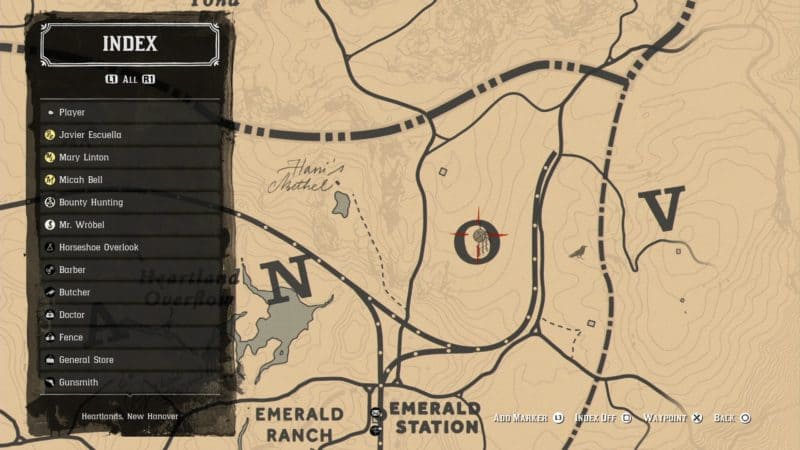
Task: Select the Player entry in the index
Action: [x=130, y=112]
